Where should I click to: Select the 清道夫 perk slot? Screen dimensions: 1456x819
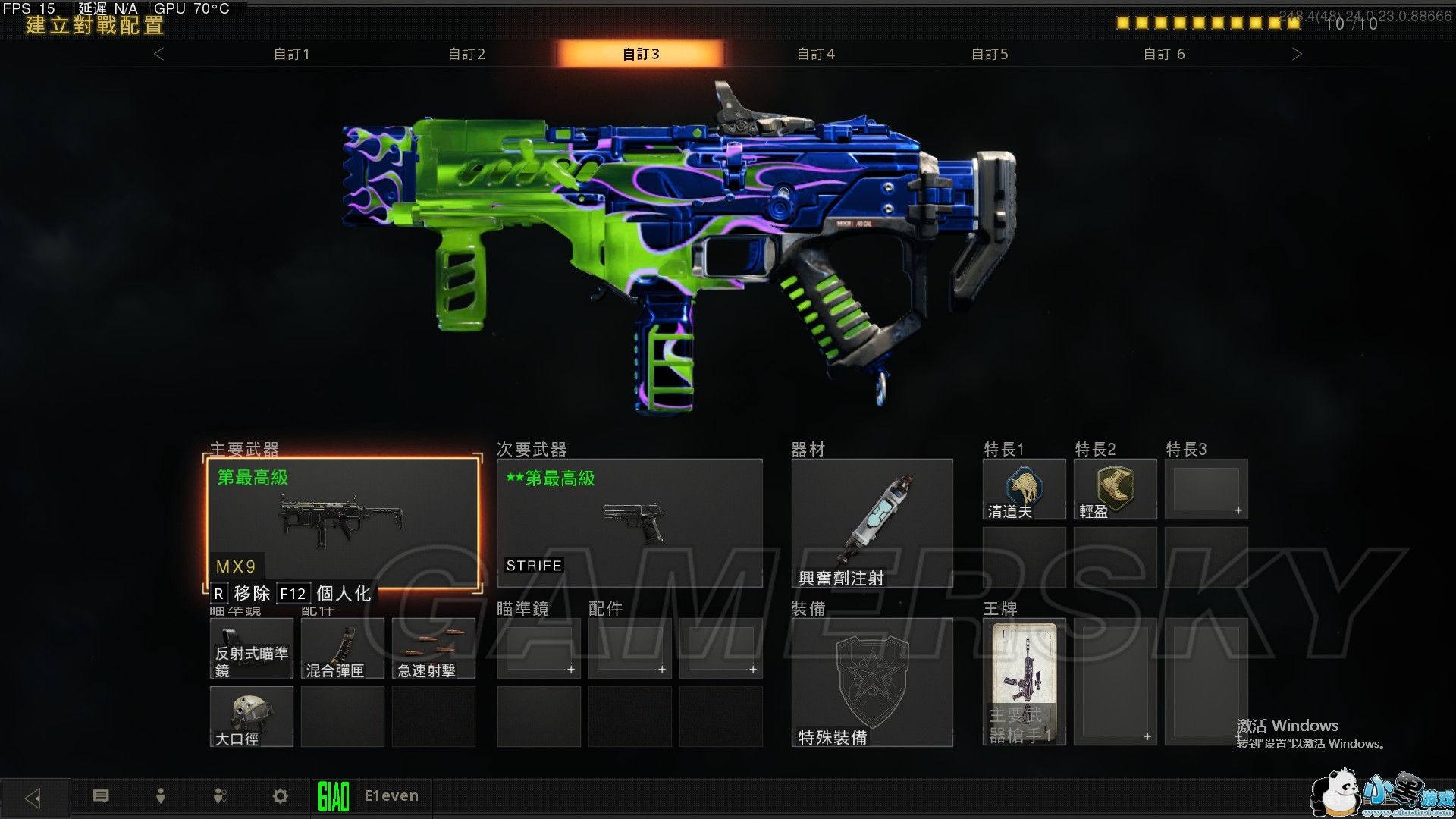tap(1024, 489)
